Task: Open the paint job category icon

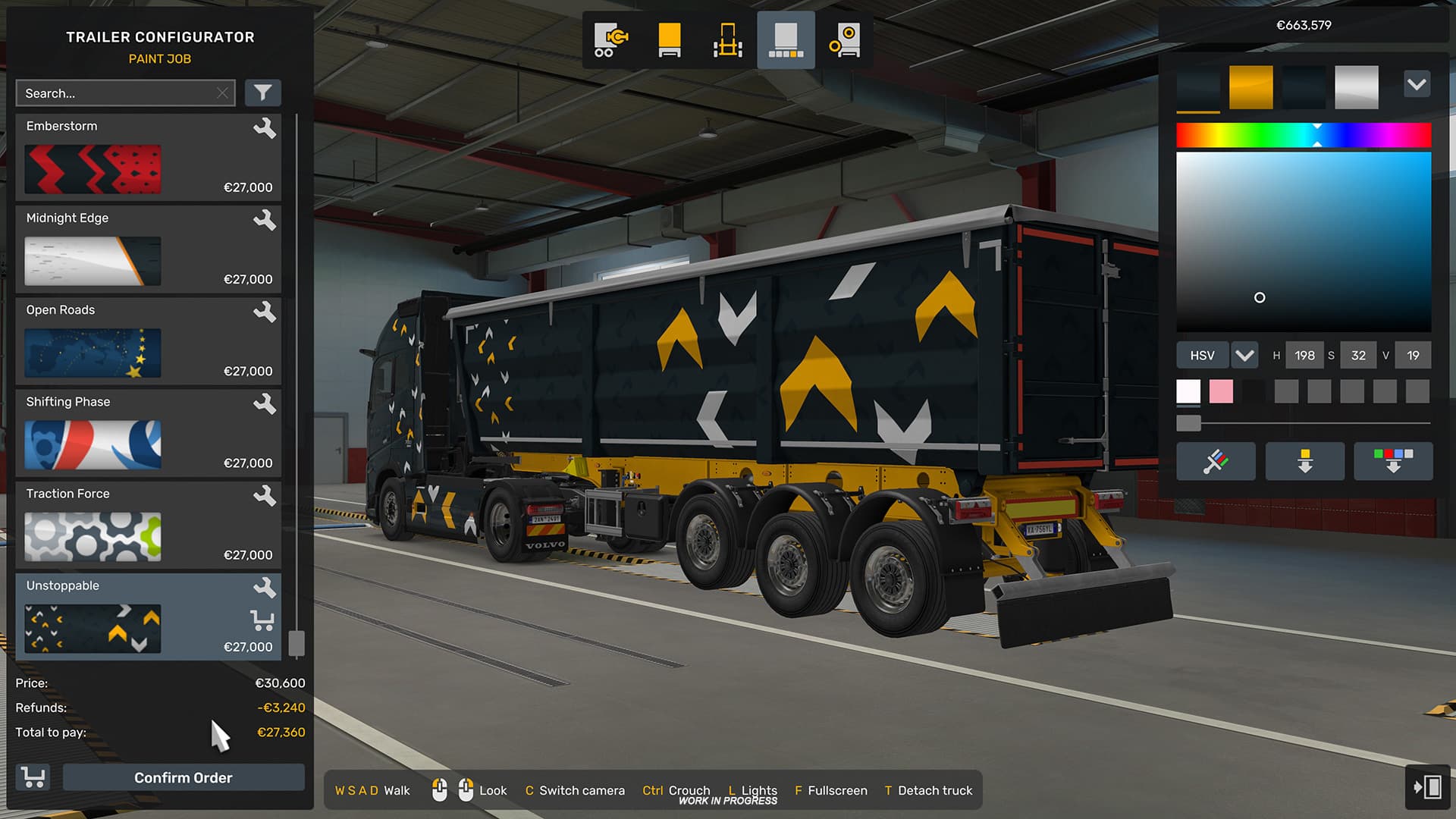Action: click(x=786, y=39)
